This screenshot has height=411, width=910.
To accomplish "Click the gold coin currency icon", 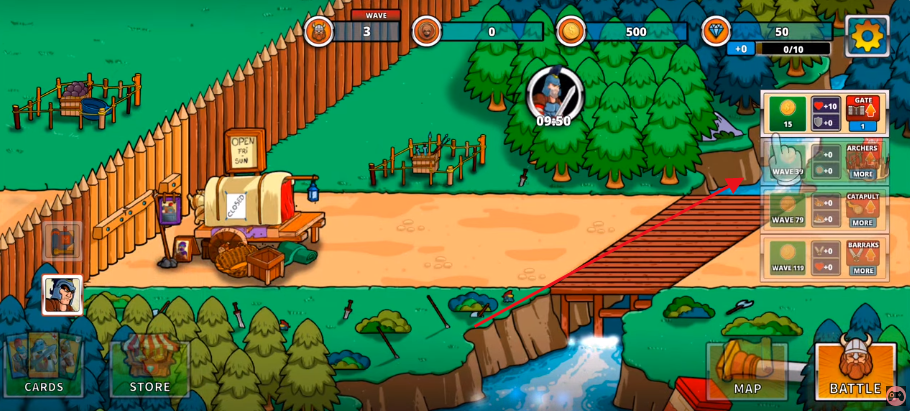I will [571, 32].
